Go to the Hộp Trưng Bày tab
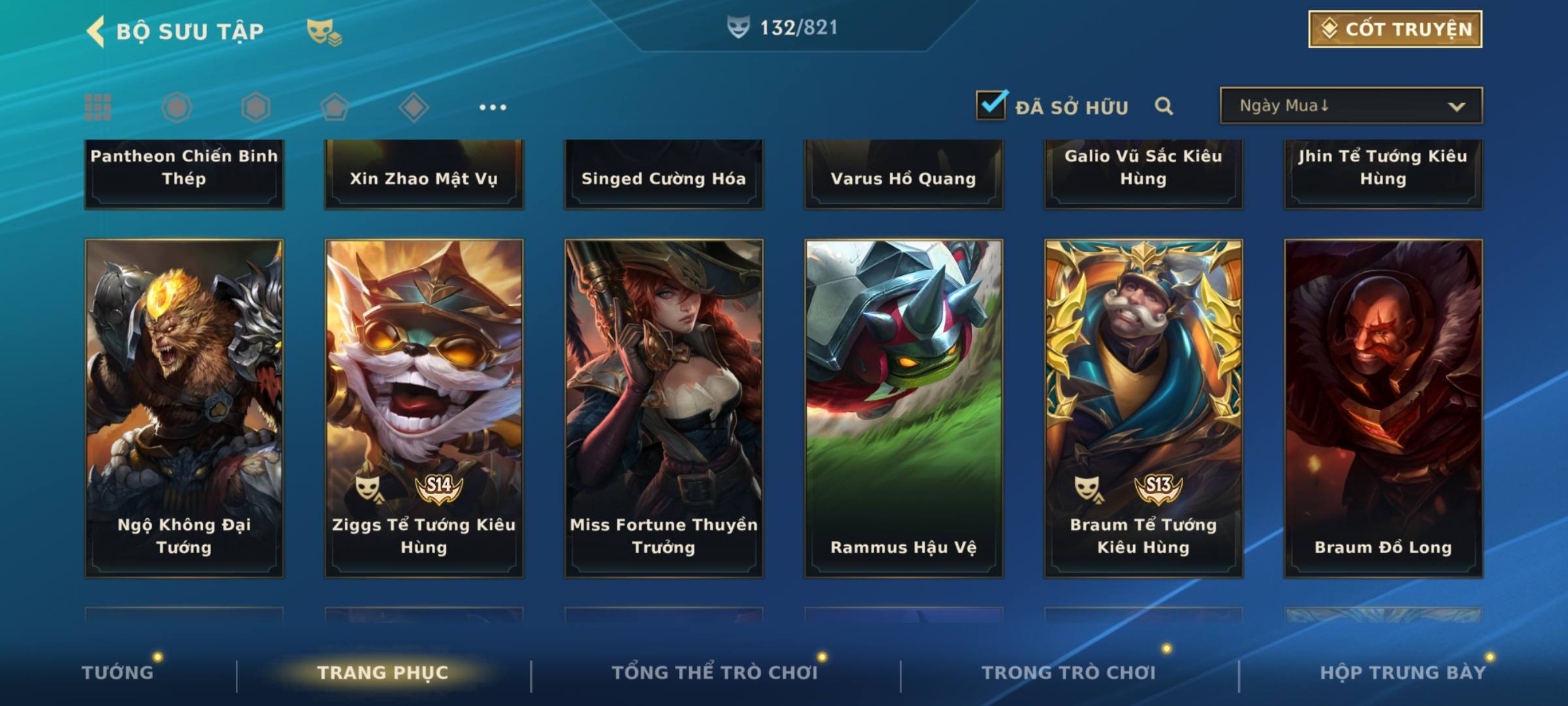 pos(1402,672)
